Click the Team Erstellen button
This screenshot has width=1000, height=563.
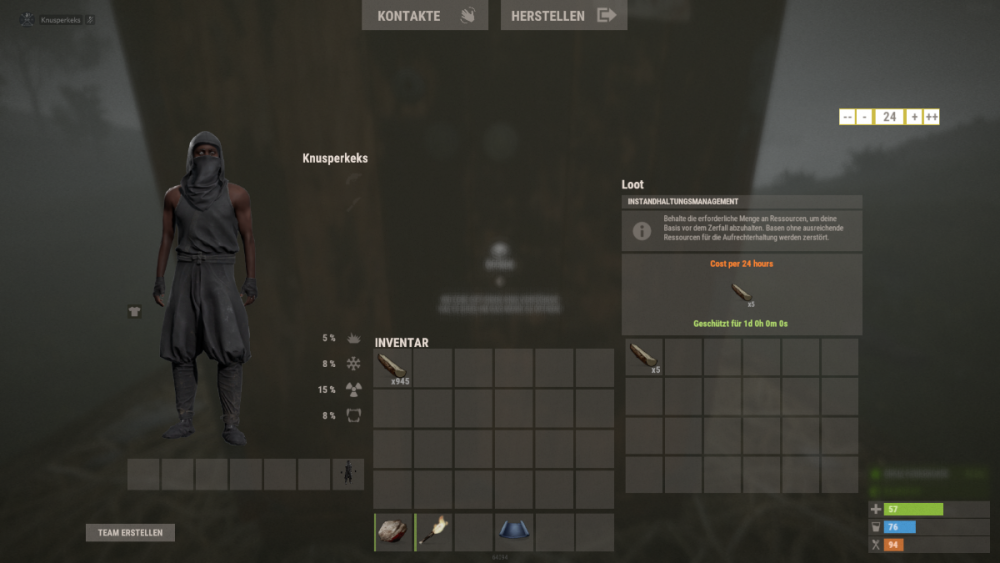pos(130,533)
